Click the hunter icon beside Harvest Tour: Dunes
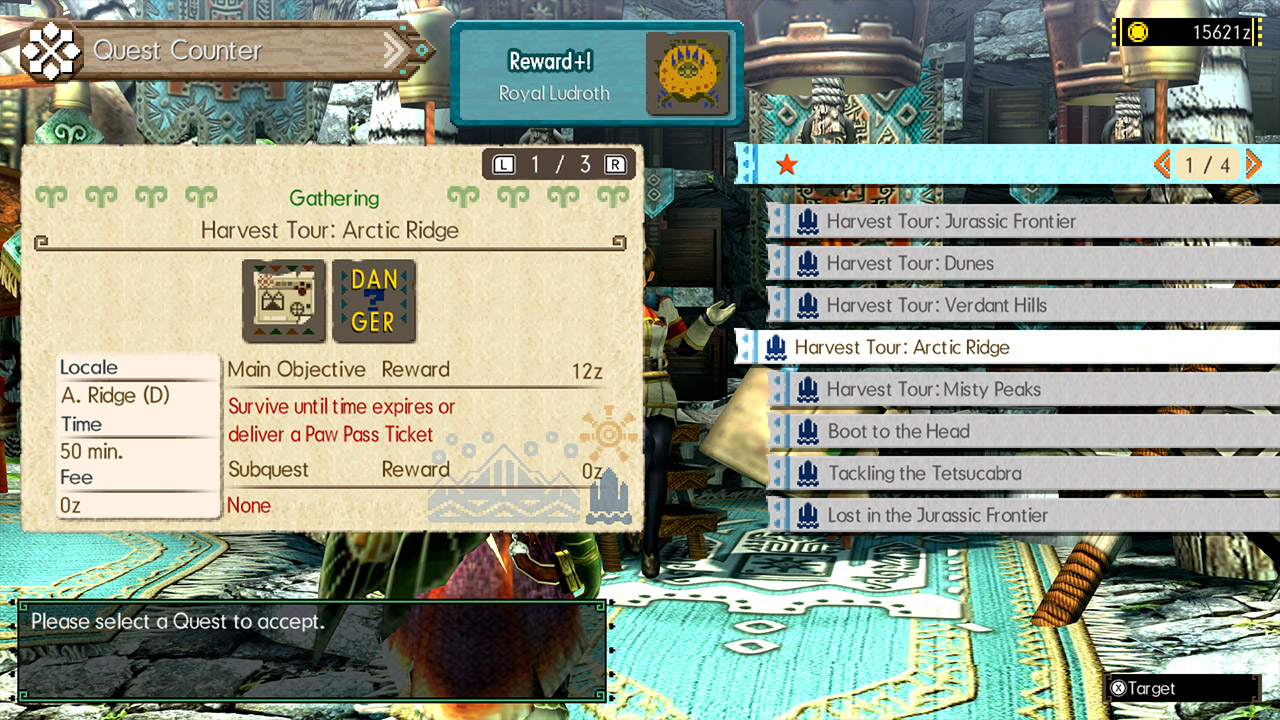Screen dimensions: 1280x720 pyautogui.click(x=808, y=263)
